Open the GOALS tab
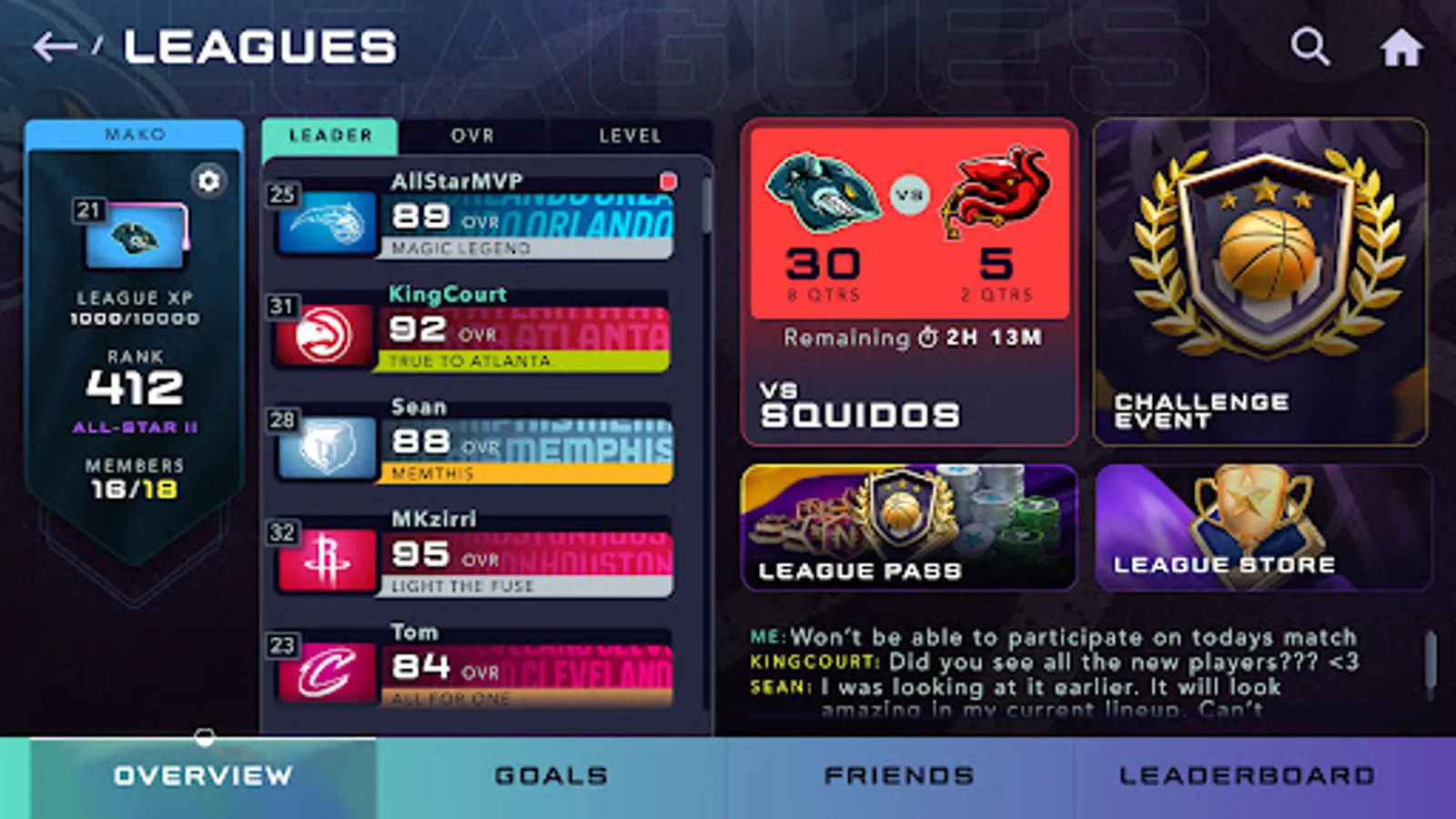 (546, 775)
